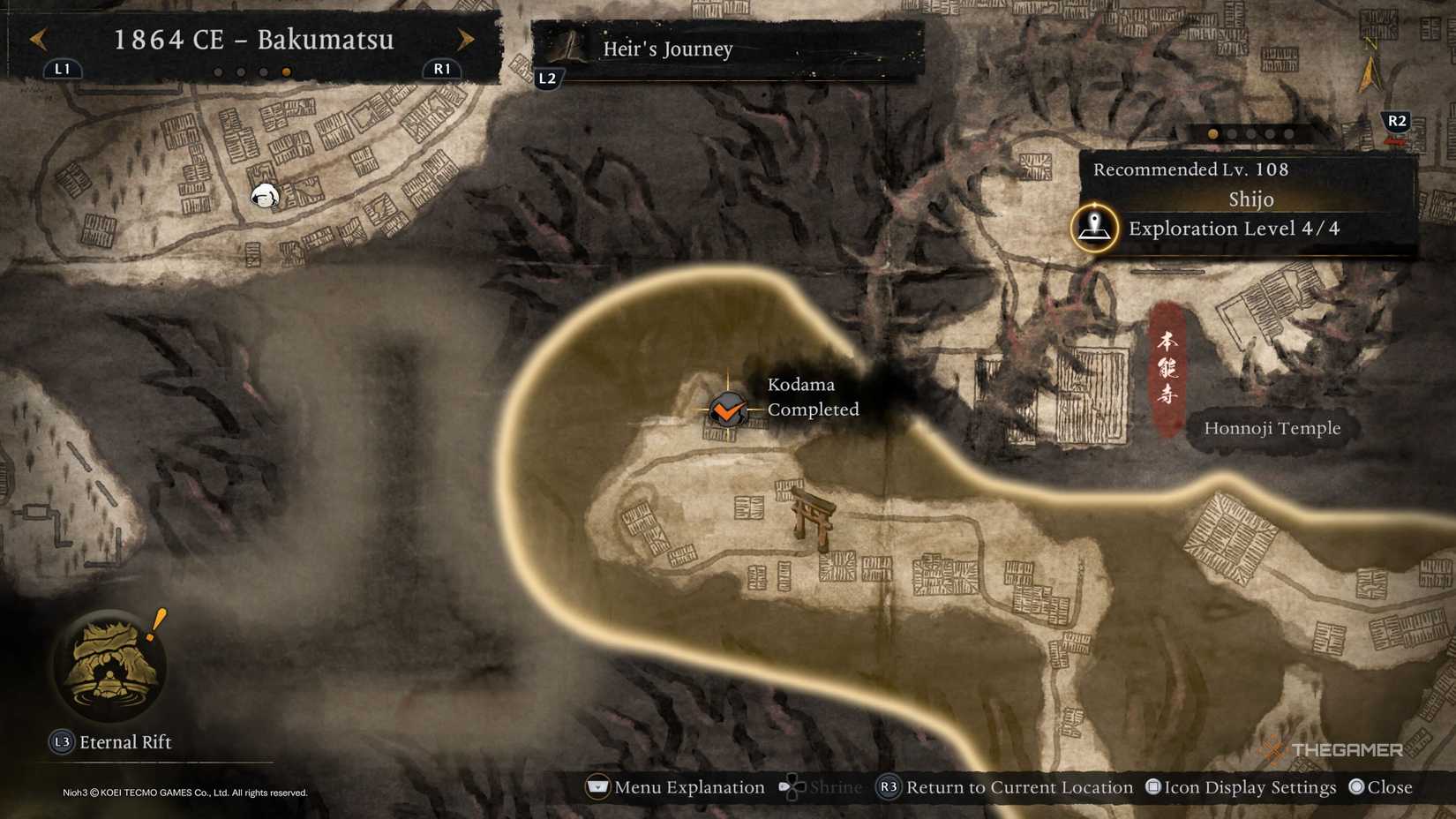Select the fourth page dot under Bakumatsu
The width and height of the screenshot is (1456, 819).
click(x=284, y=73)
